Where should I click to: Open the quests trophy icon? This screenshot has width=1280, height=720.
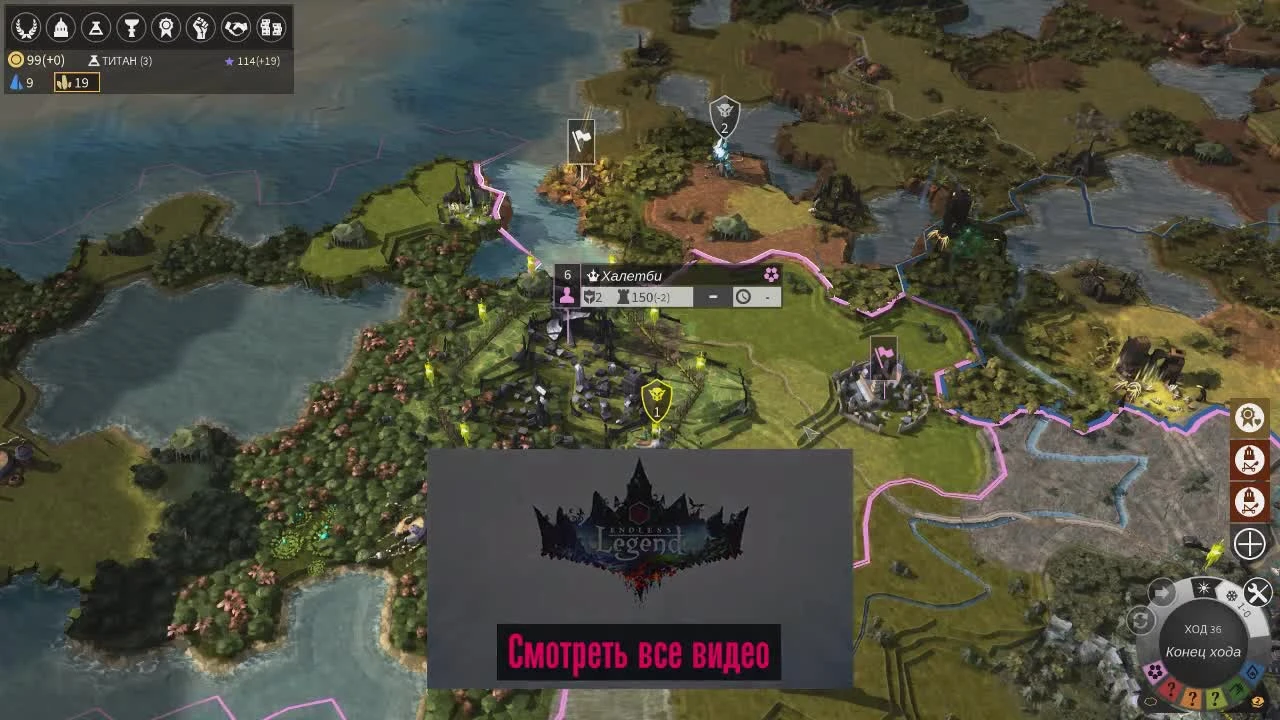click(x=131, y=27)
